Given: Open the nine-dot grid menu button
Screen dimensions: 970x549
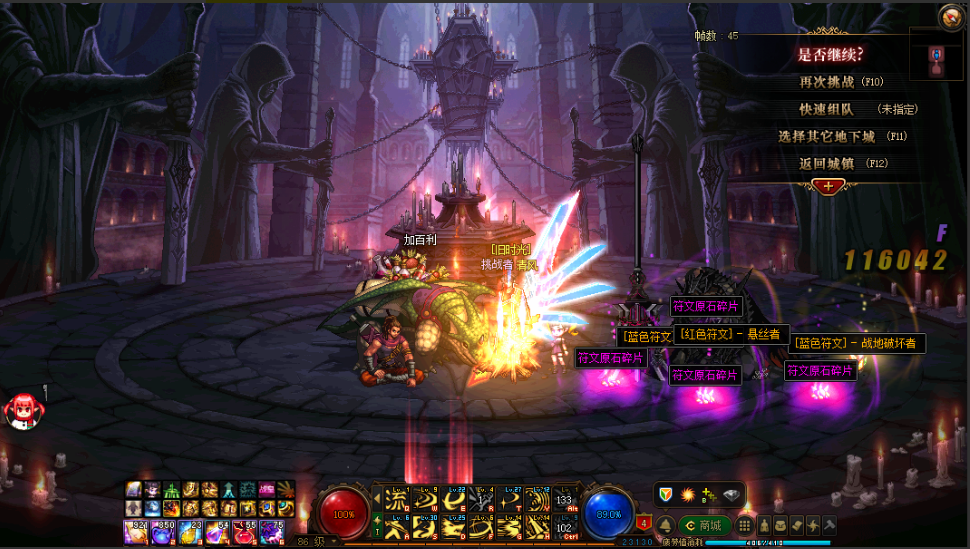Looking at the screenshot, I should coord(745,525).
